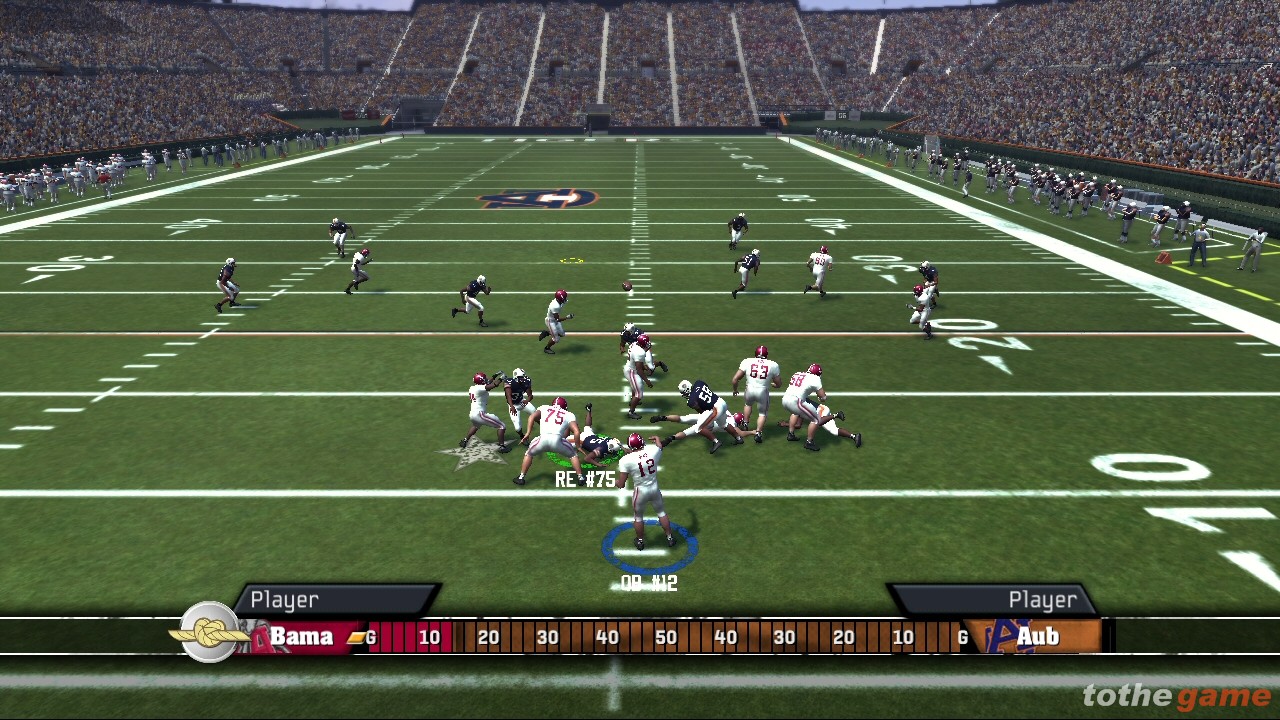Select the Player tag above Bama

coord(285,600)
